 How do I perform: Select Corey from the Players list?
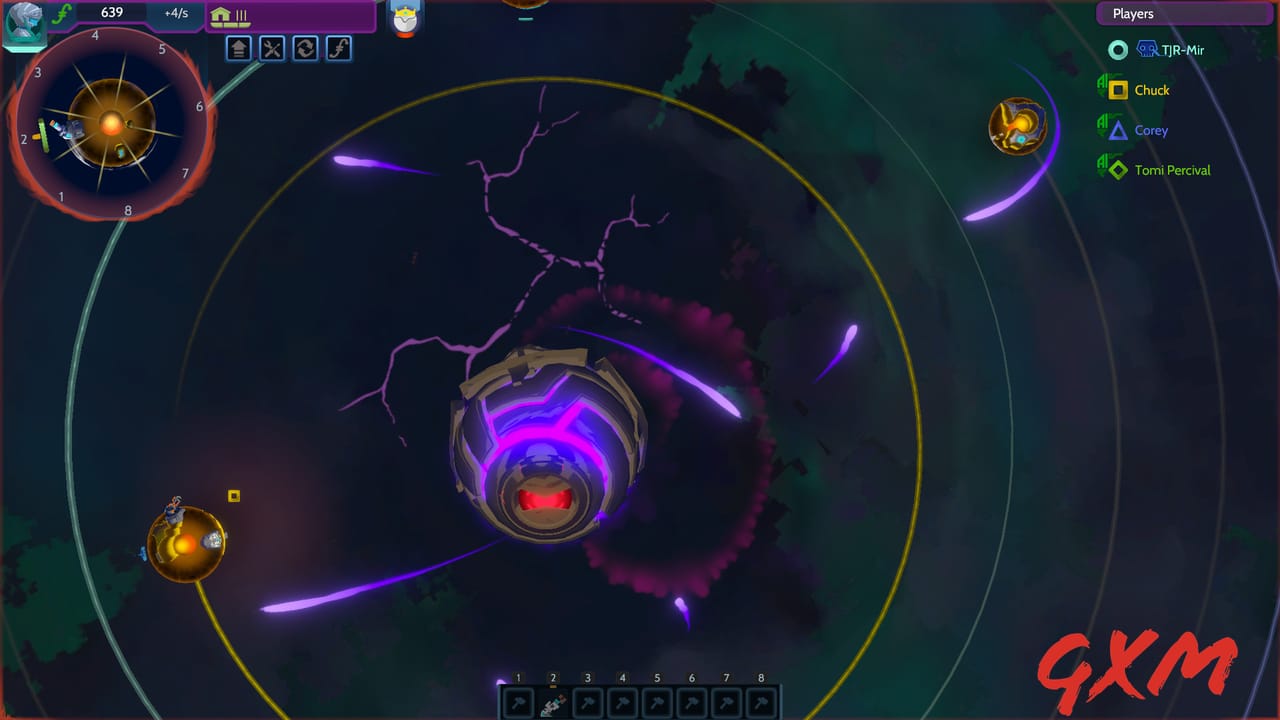coord(1151,130)
